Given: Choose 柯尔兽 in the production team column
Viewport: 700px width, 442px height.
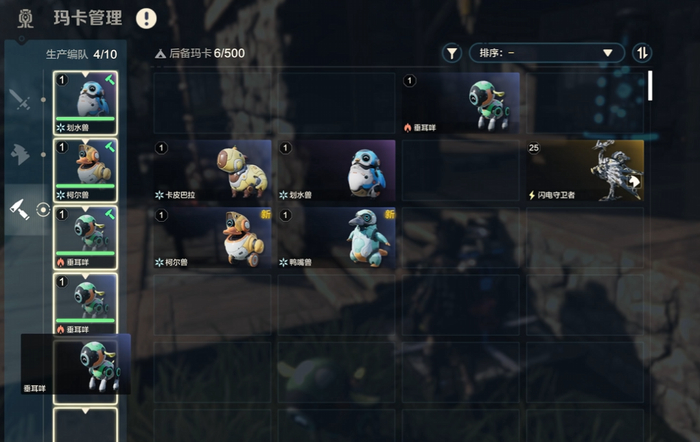Looking at the screenshot, I should [x=85, y=169].
